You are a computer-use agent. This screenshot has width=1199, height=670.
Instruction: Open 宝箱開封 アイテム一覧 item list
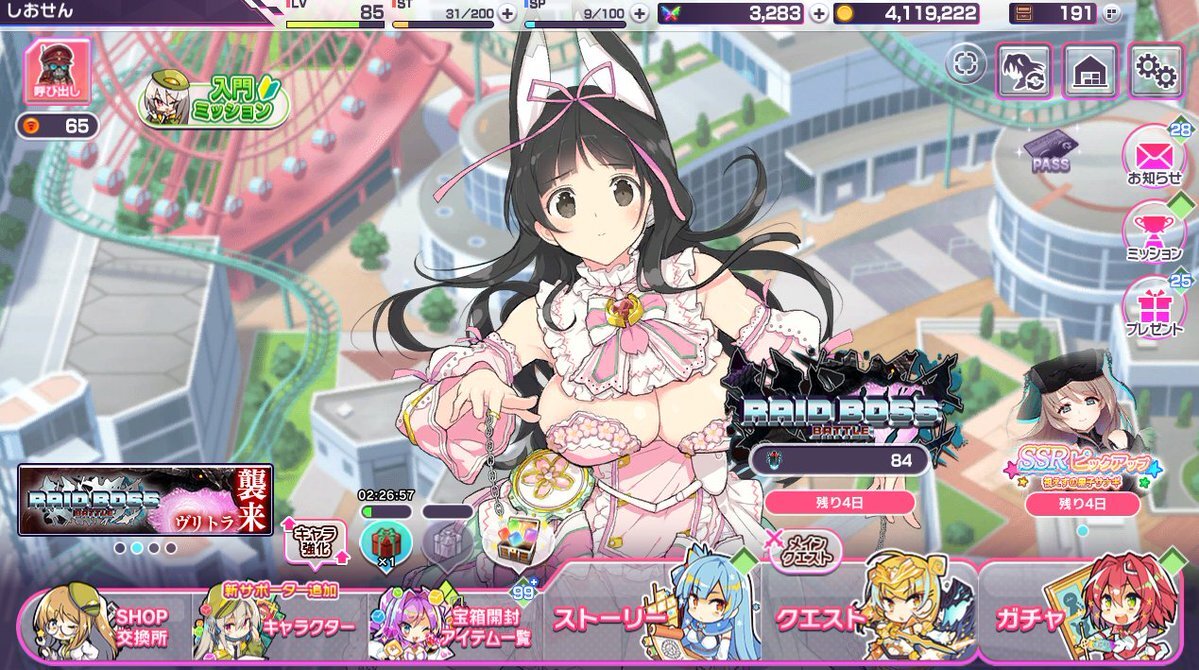(460, 626)
